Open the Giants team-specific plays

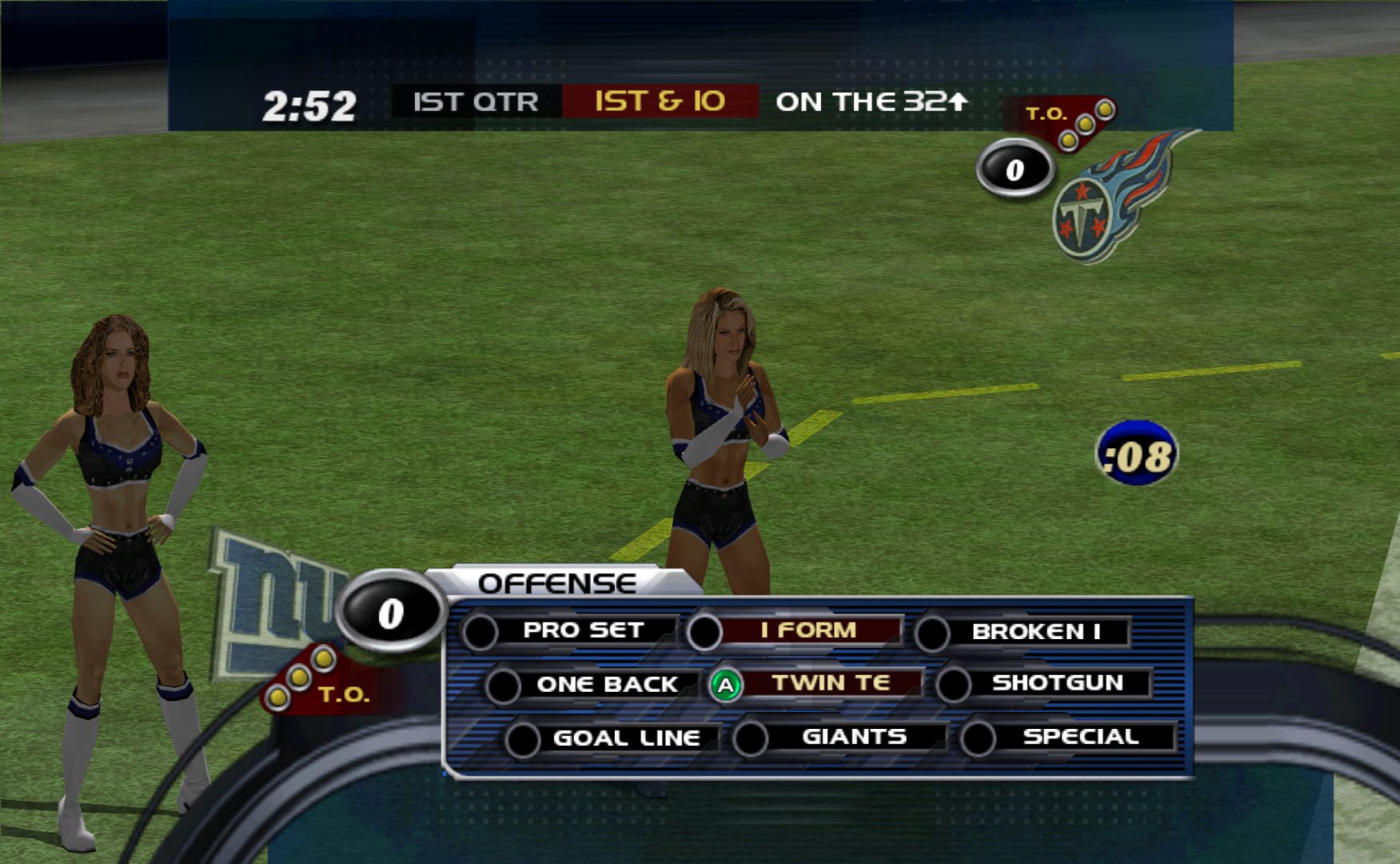pyautogui.click(x=853, y=737)
